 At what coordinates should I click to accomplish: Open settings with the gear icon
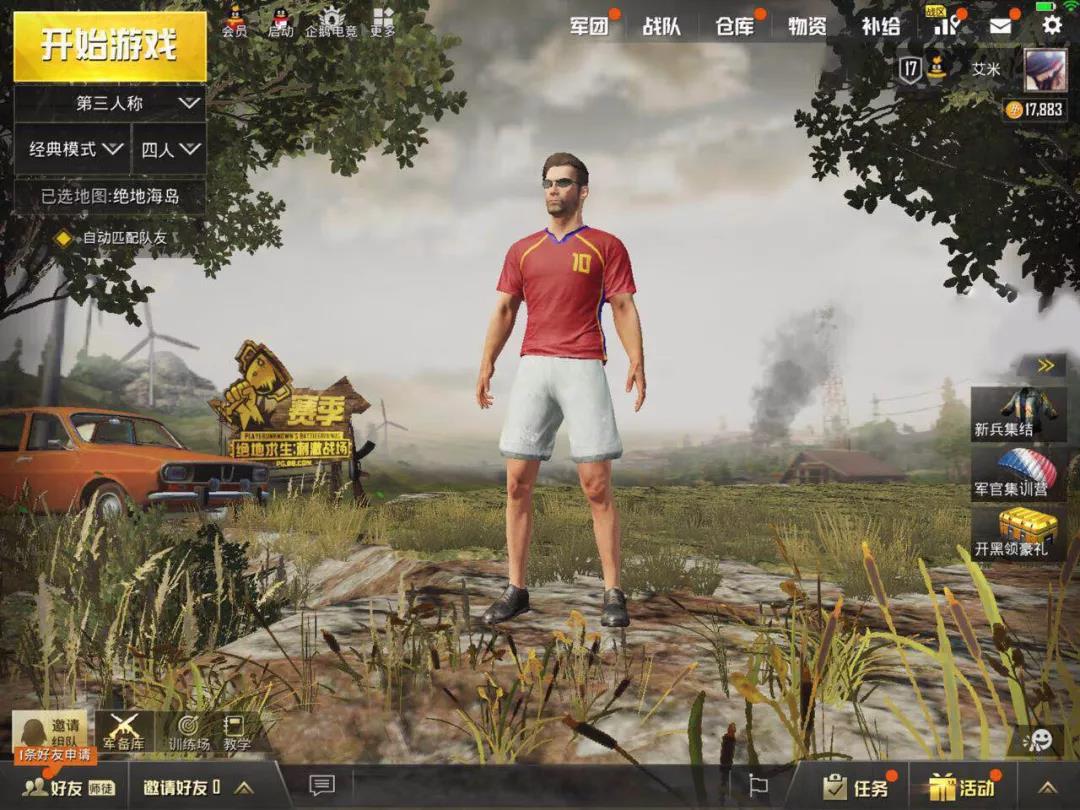[x=1052, y=25]
